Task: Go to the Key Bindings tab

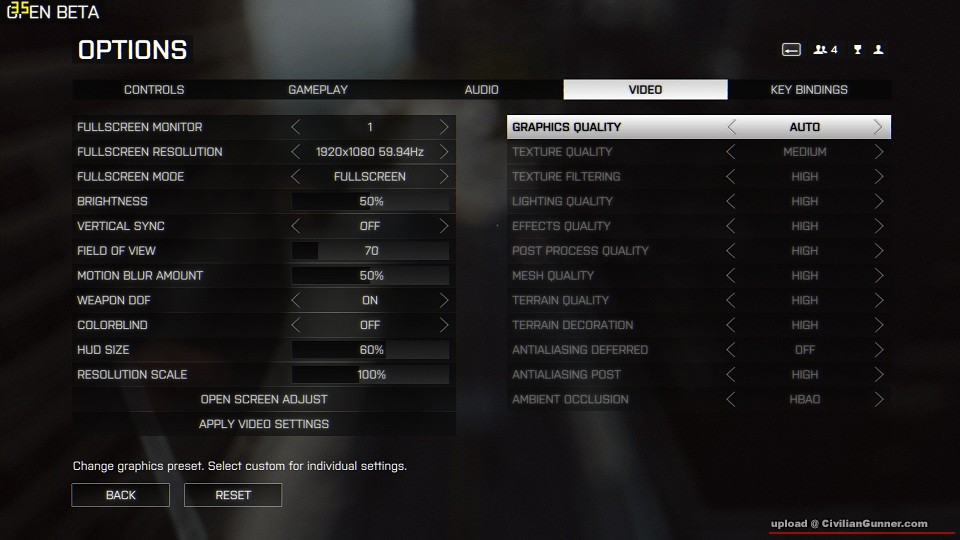Action: (x=808, y=90)
